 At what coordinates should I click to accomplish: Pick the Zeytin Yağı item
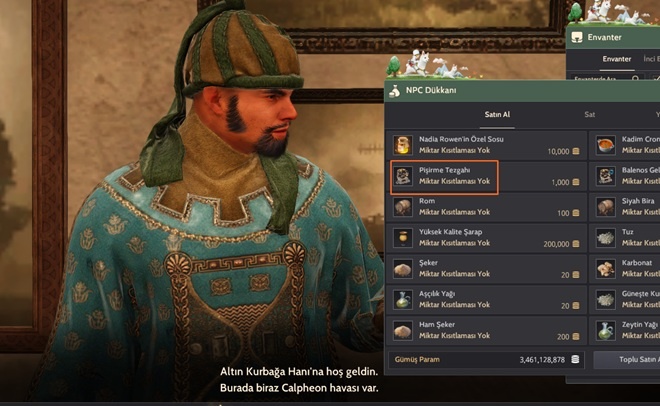tap(628, 331)
